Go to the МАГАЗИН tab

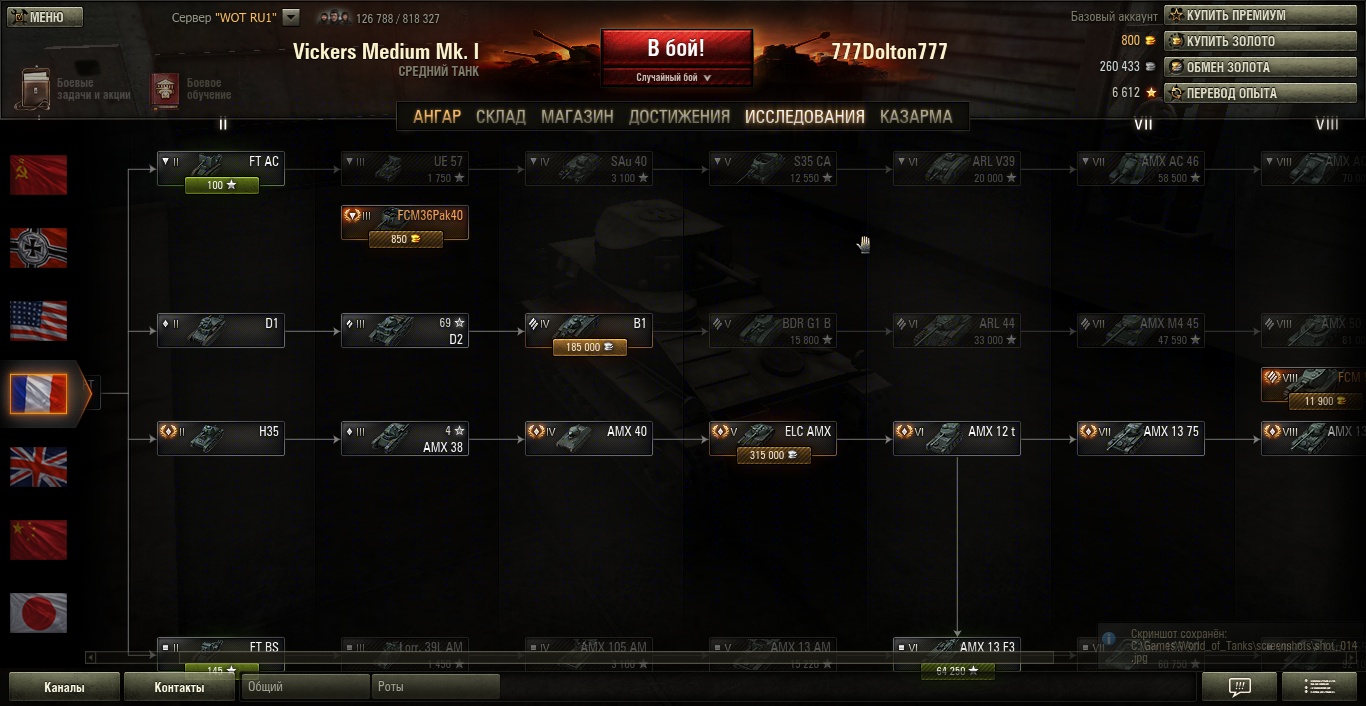click(577, 116)
